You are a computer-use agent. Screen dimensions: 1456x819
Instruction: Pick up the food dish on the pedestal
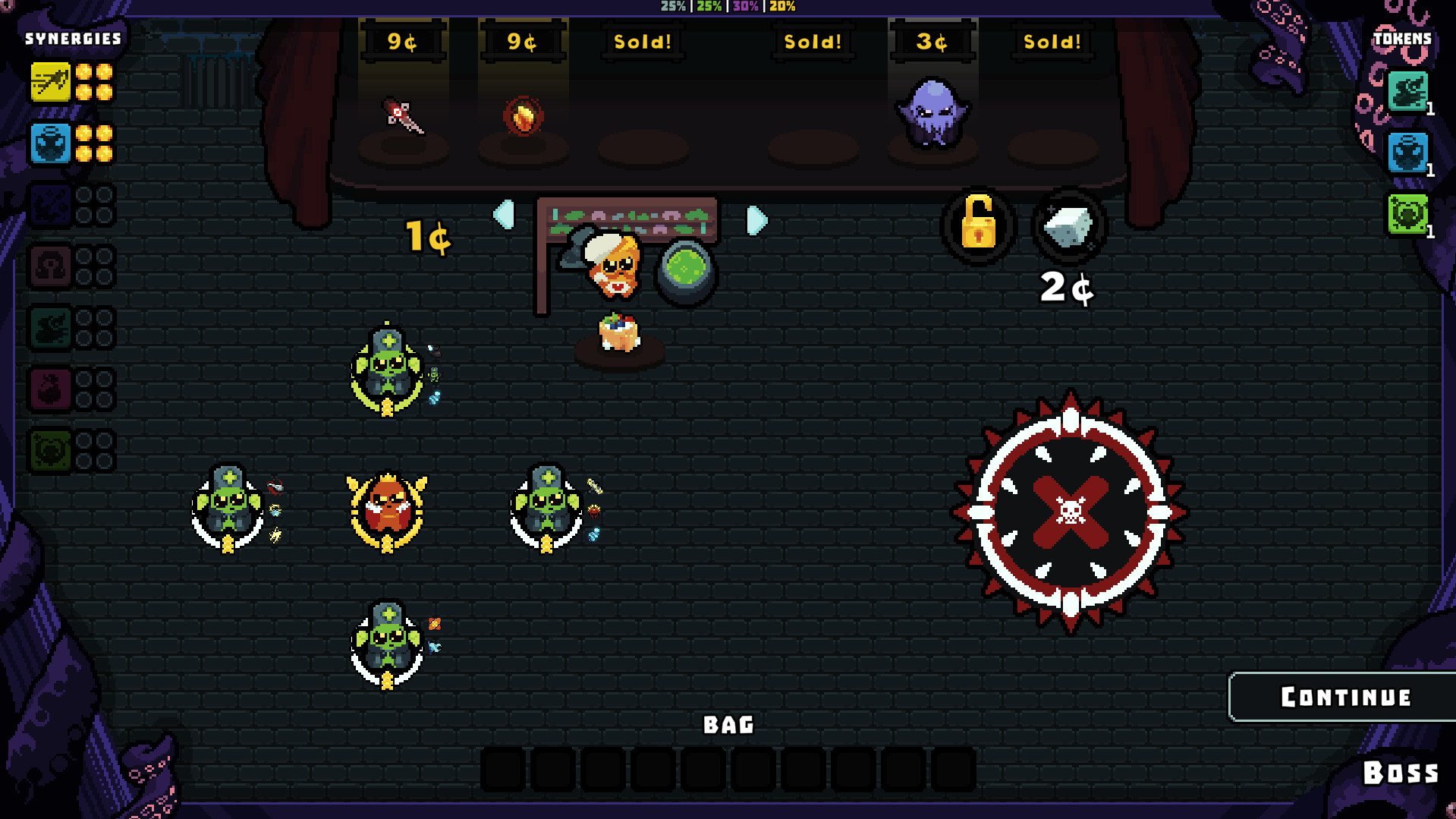[x=618, y=332]
